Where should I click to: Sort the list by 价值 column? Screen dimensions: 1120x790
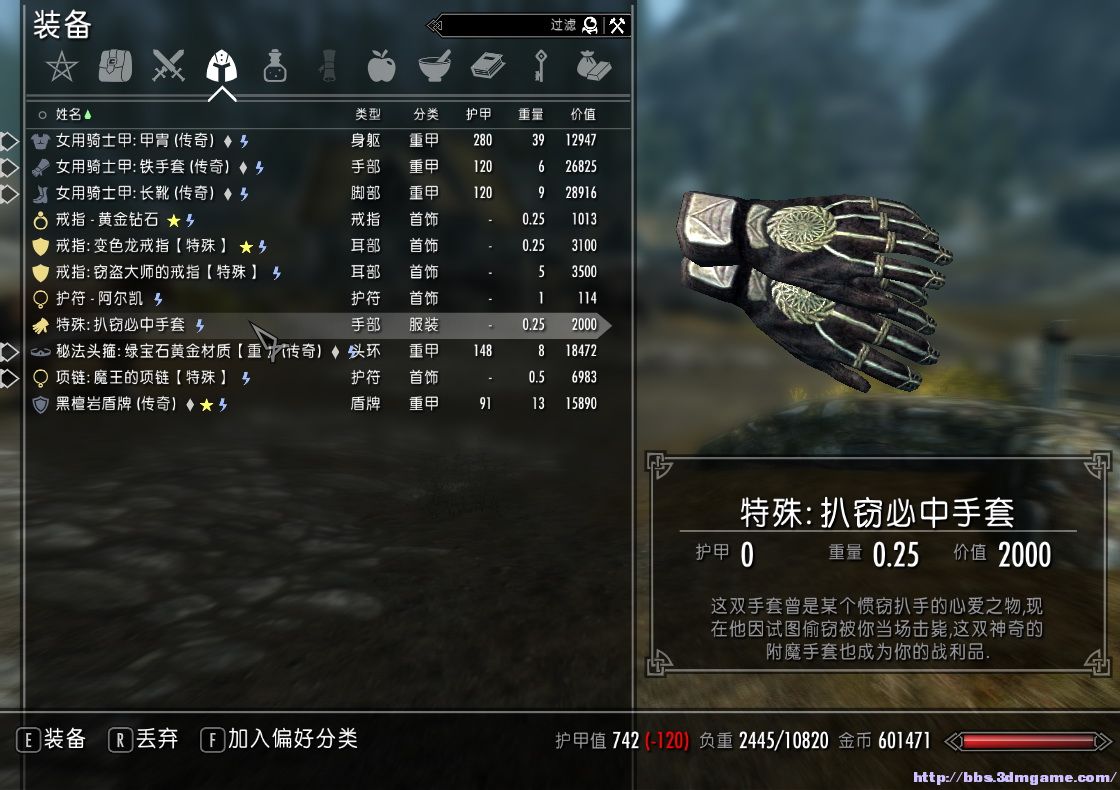coord(582,114)
